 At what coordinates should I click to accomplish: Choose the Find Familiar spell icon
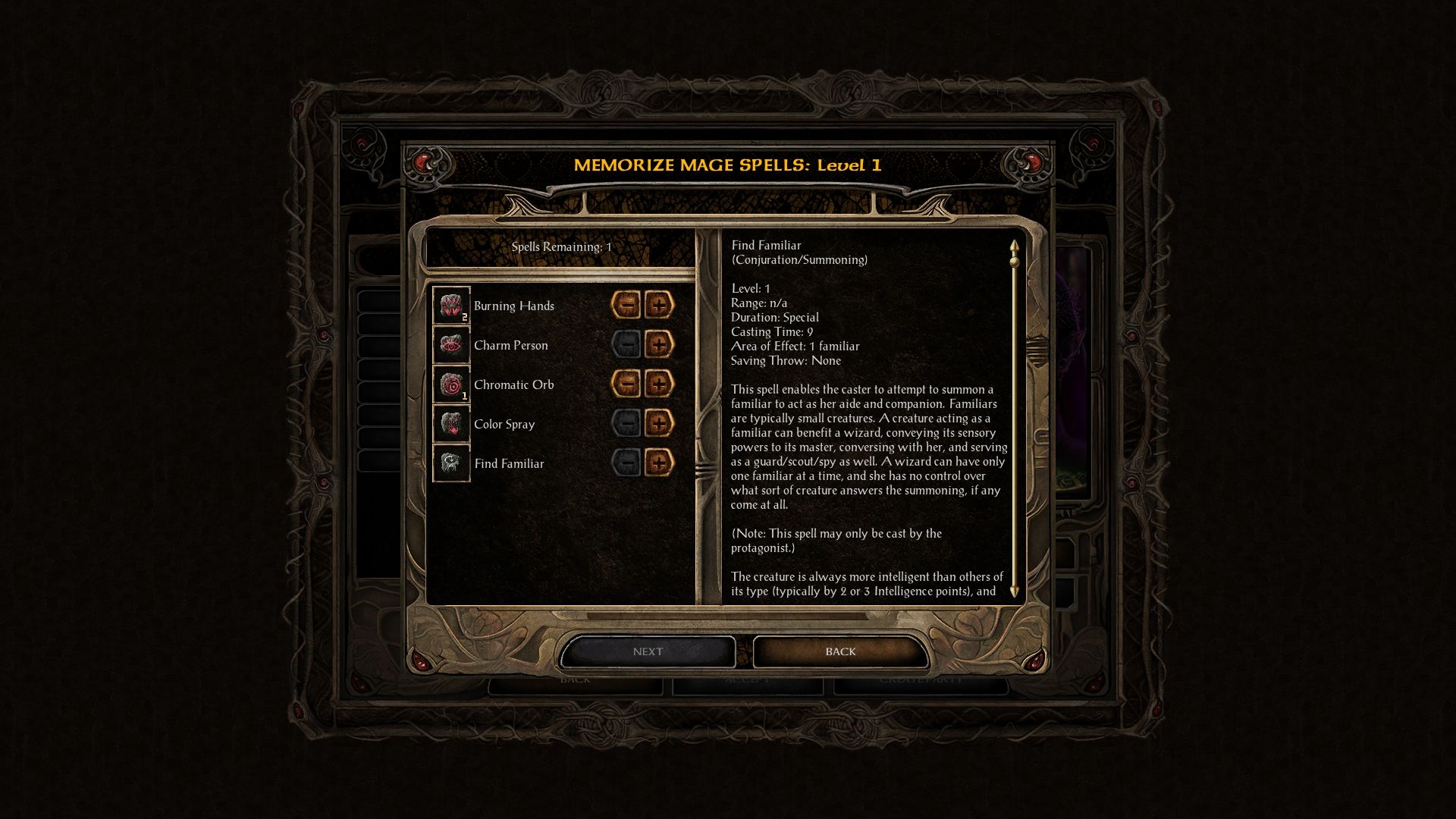(x=451, y=463)
